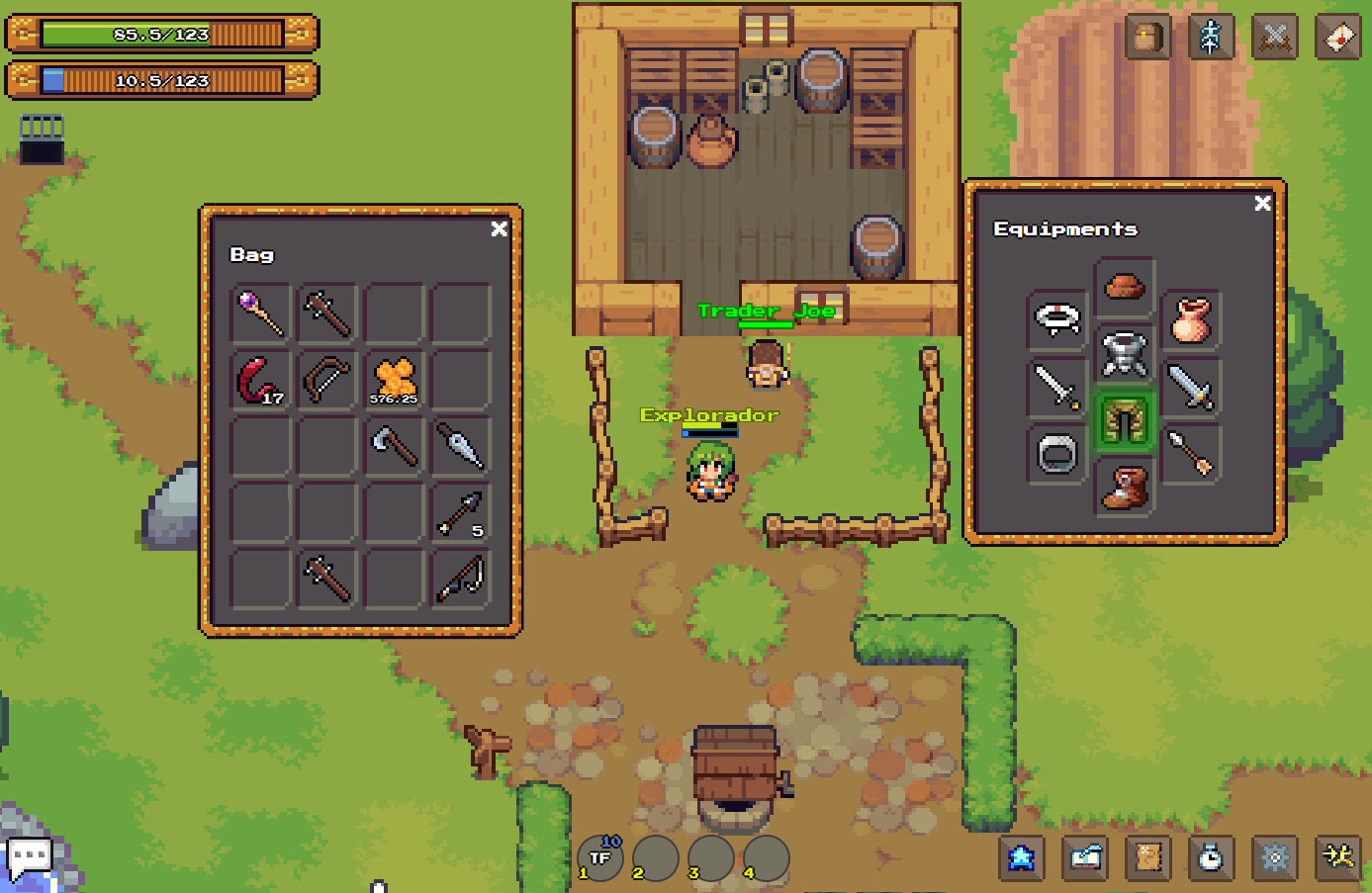Select the equipped boots in Equipments
The image size is (1372, 893).
pos(1125,490)
